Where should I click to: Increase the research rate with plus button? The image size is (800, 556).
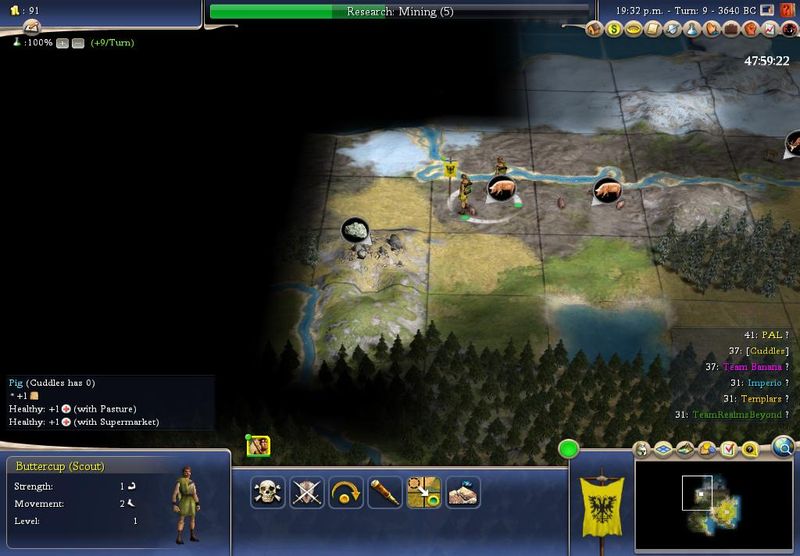[62, 43]
